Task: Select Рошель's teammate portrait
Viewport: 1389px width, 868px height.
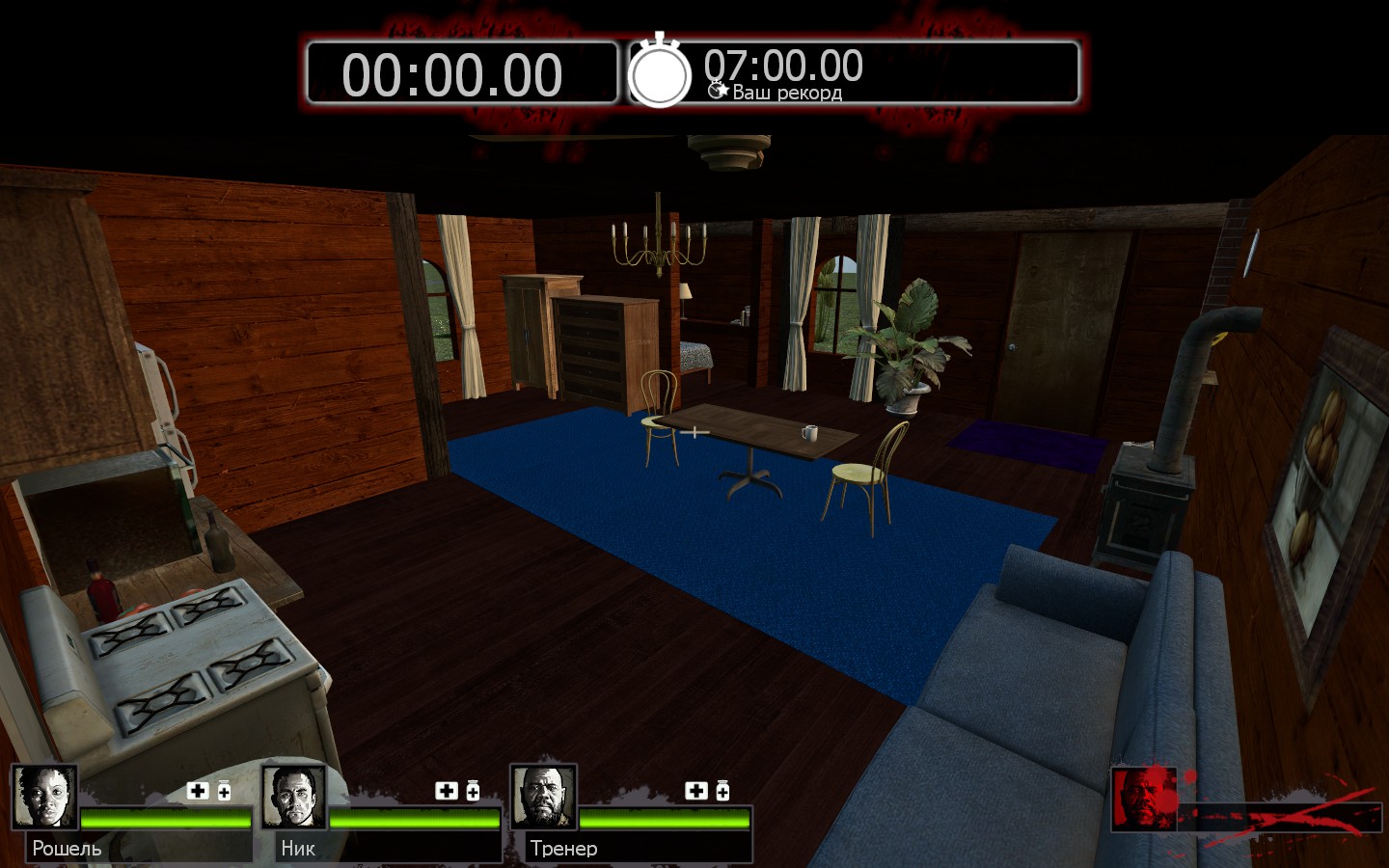Action: coord(44,797)
